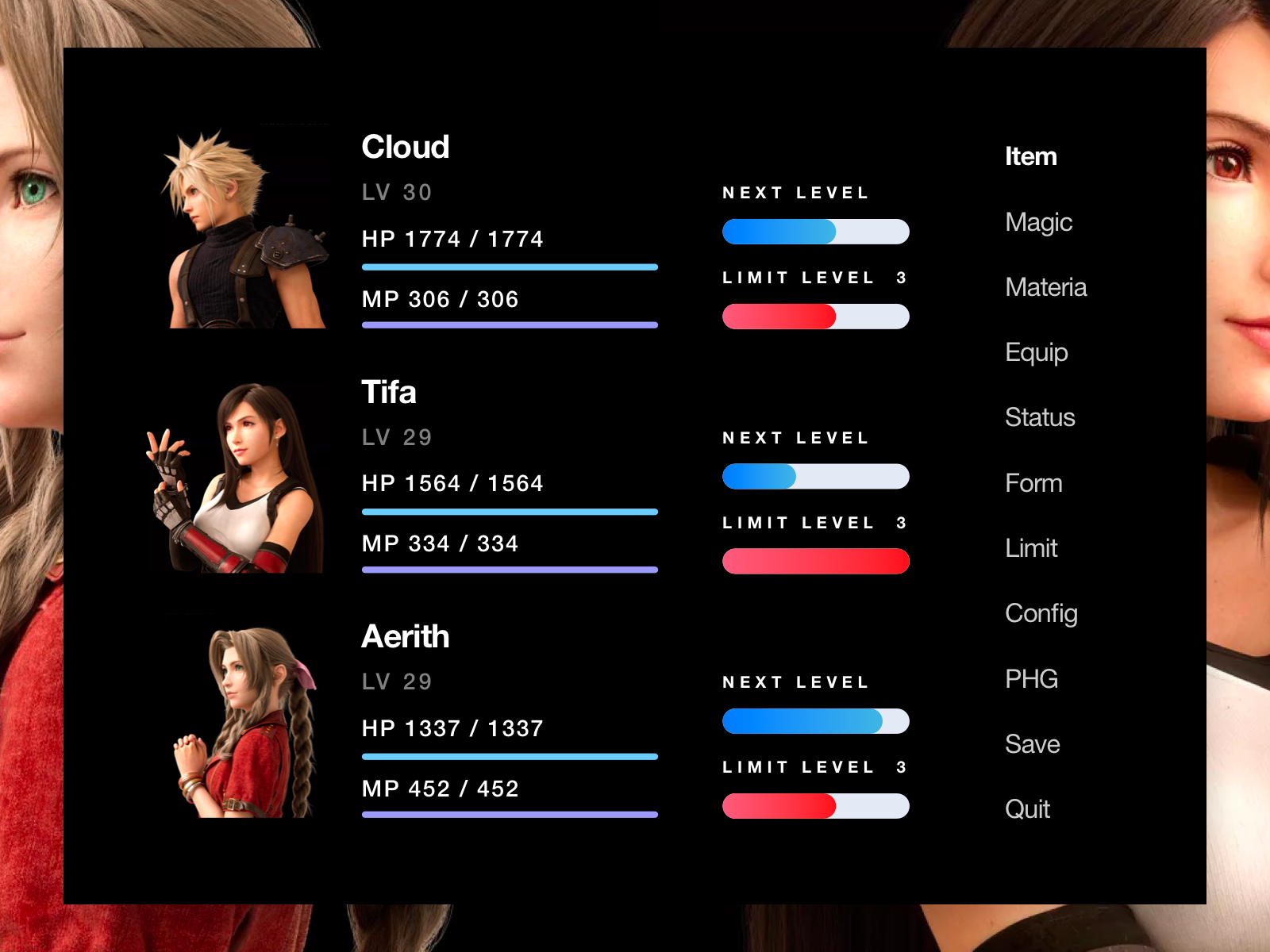Select the name label Cloud
The image size is (1270, 952).
[406, 147]
